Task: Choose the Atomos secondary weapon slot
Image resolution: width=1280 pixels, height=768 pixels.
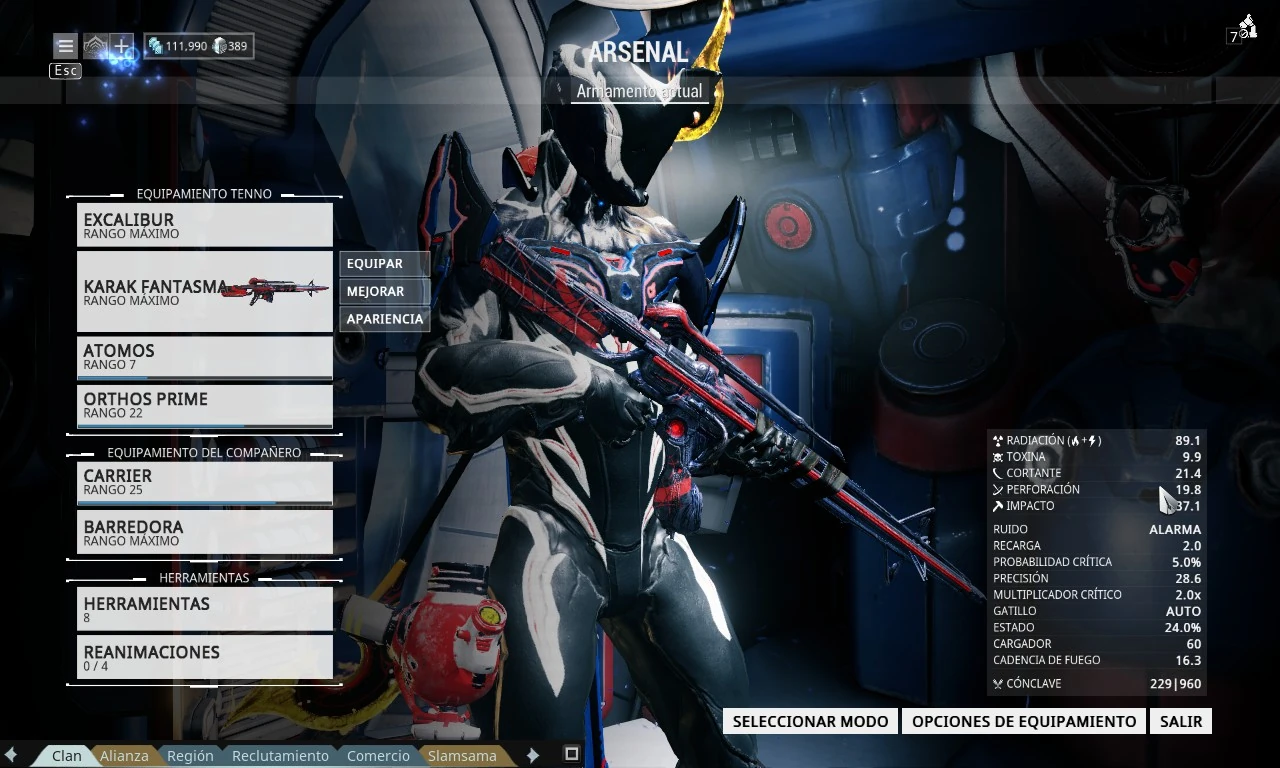Action: (204, 357)
